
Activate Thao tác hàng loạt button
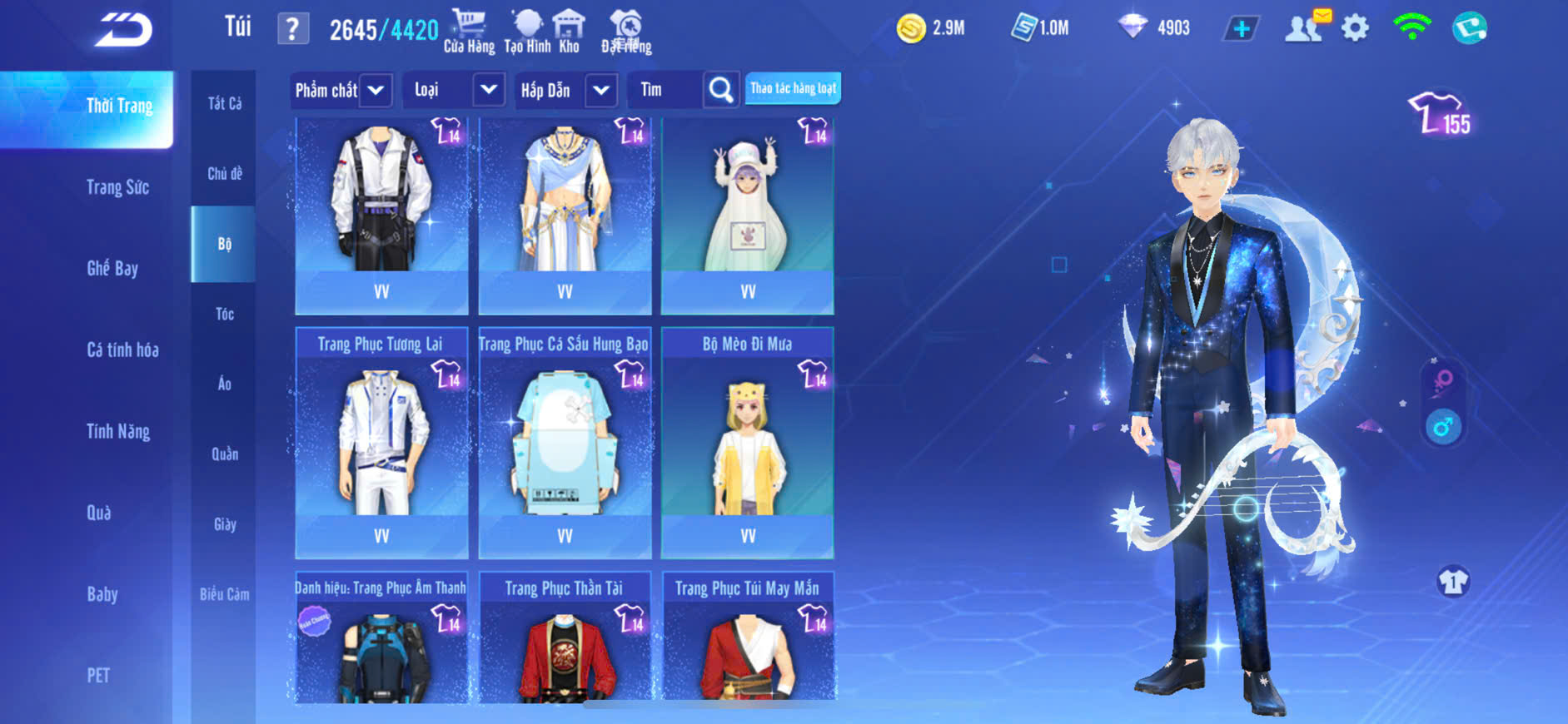[793, 88]
